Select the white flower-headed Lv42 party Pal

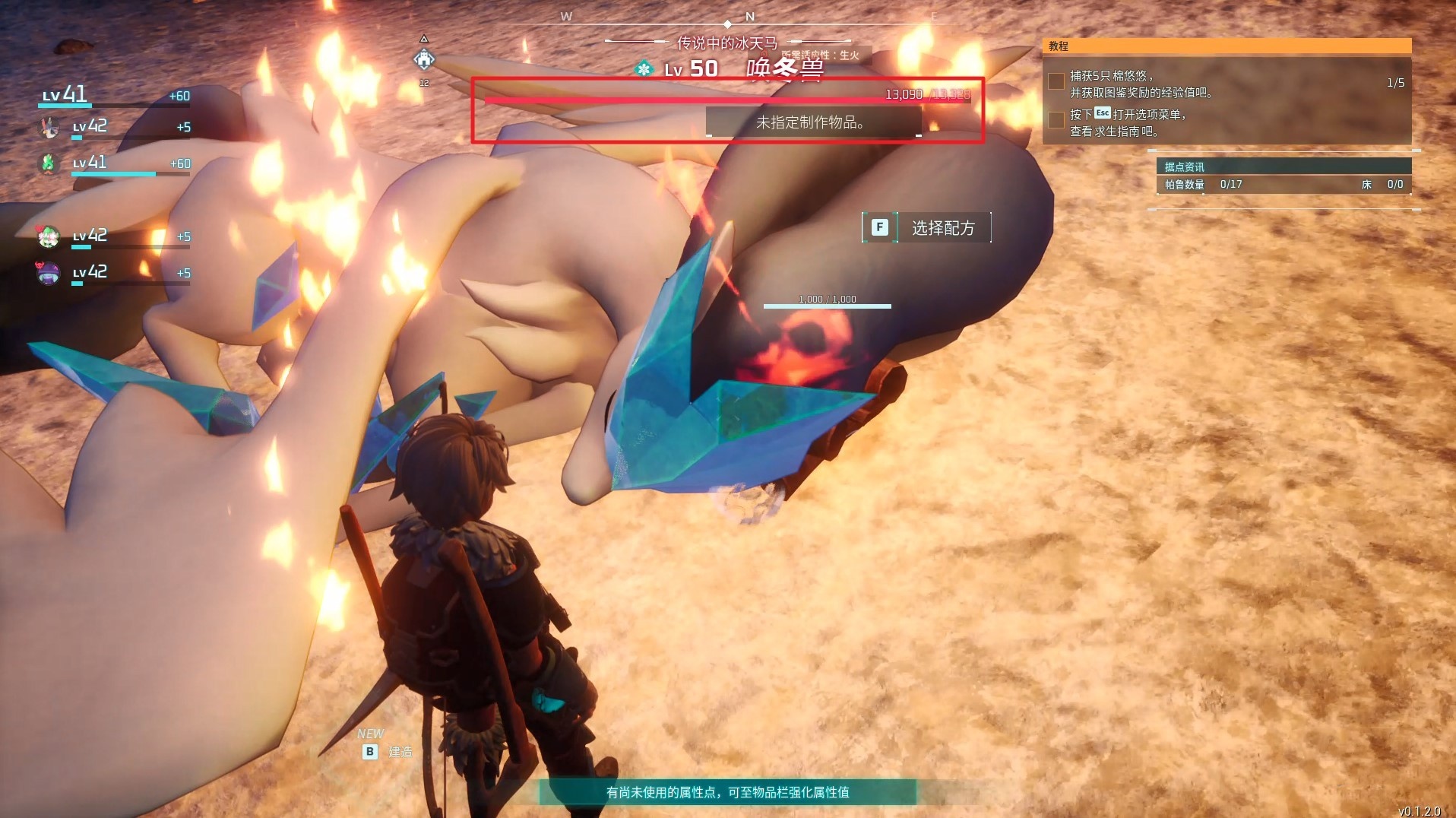pos(49,236)
